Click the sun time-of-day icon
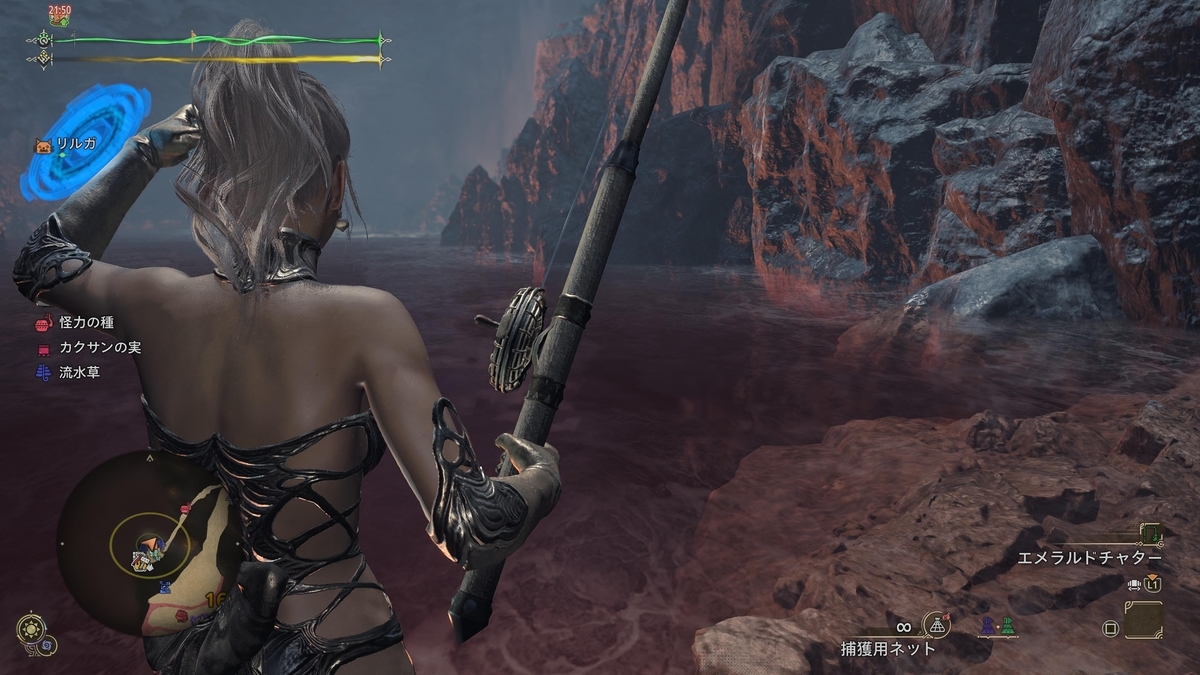This screenshot has height=675, width=1200. [x=31, y=629]
